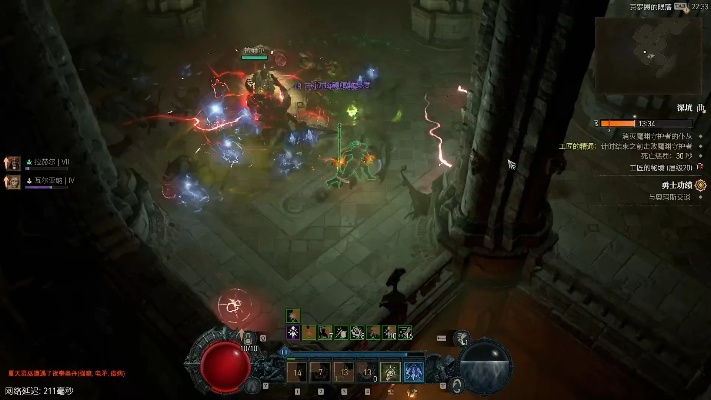Click the purple buff icon above the action bar
The height and width of the screenshot is (400, 711).
click(x=294, y=332)
